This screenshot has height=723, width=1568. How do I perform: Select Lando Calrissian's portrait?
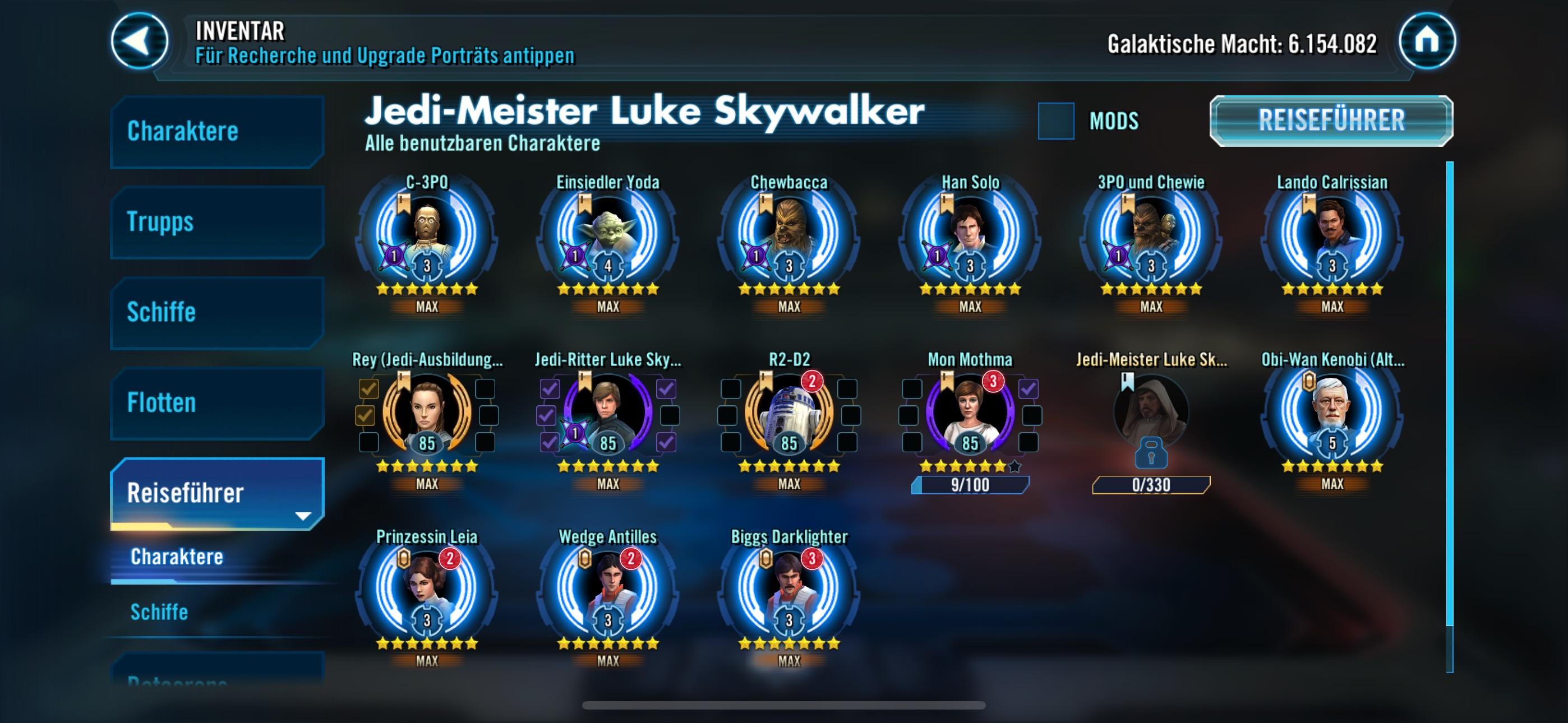coord(1332,234)
